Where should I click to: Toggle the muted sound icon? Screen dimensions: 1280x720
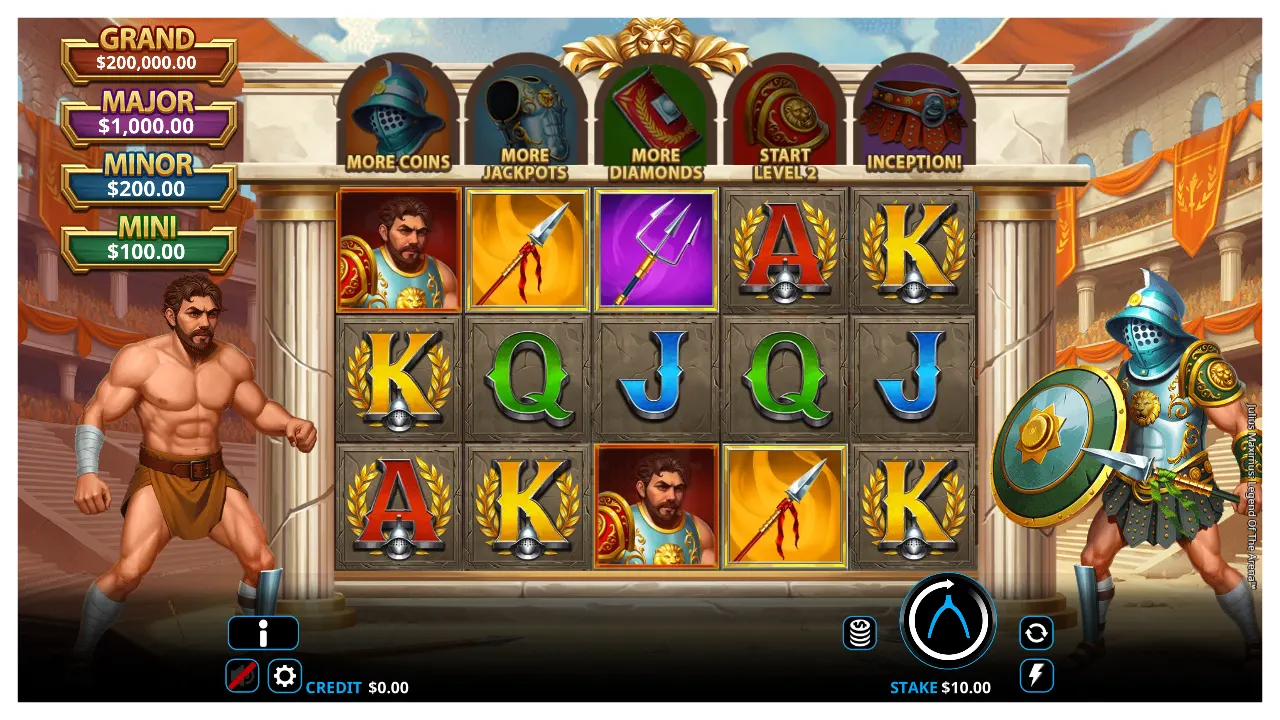pyautogui.click(x=242, y=676)
